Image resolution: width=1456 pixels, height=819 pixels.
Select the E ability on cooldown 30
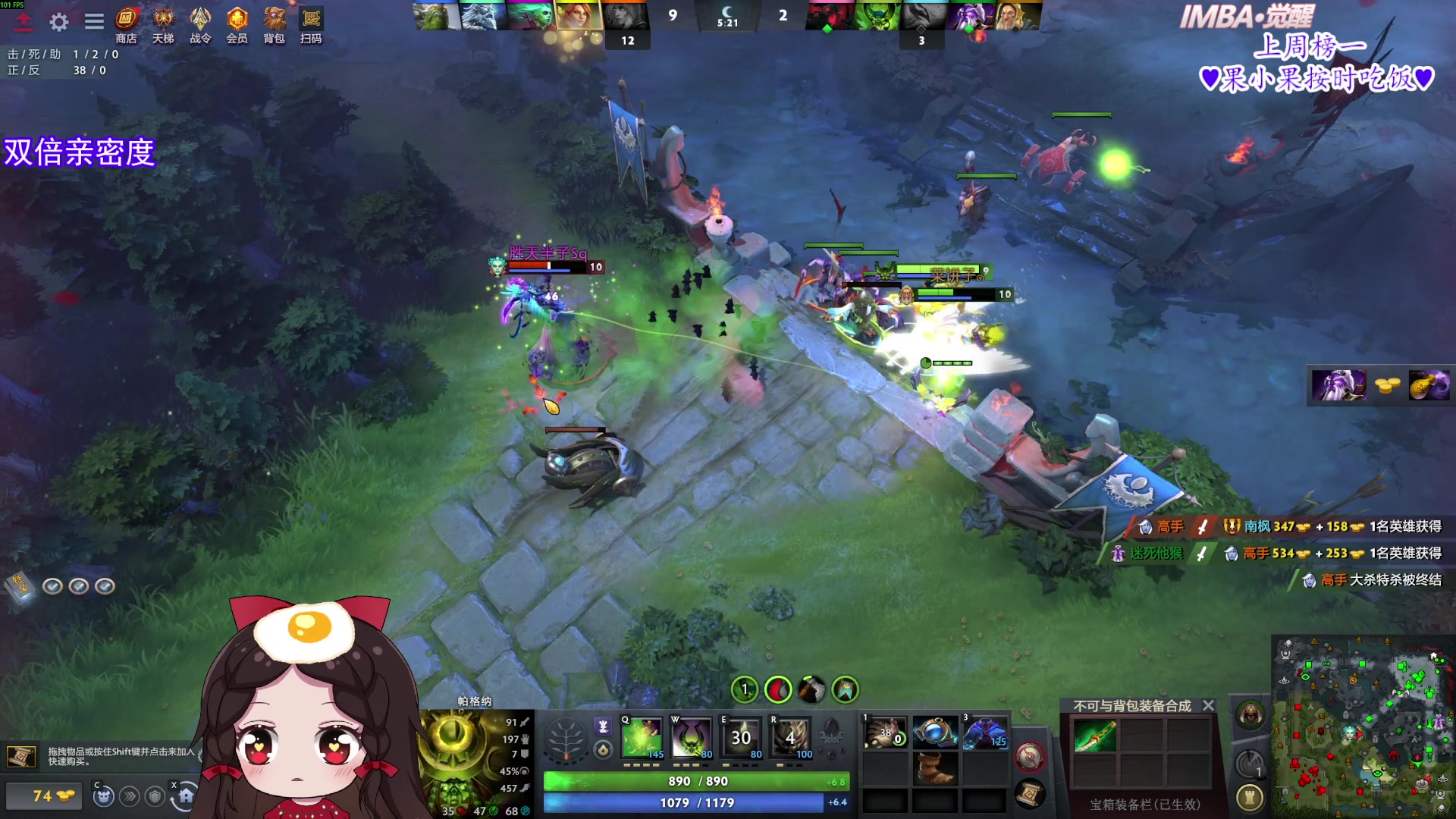(741, 736)
